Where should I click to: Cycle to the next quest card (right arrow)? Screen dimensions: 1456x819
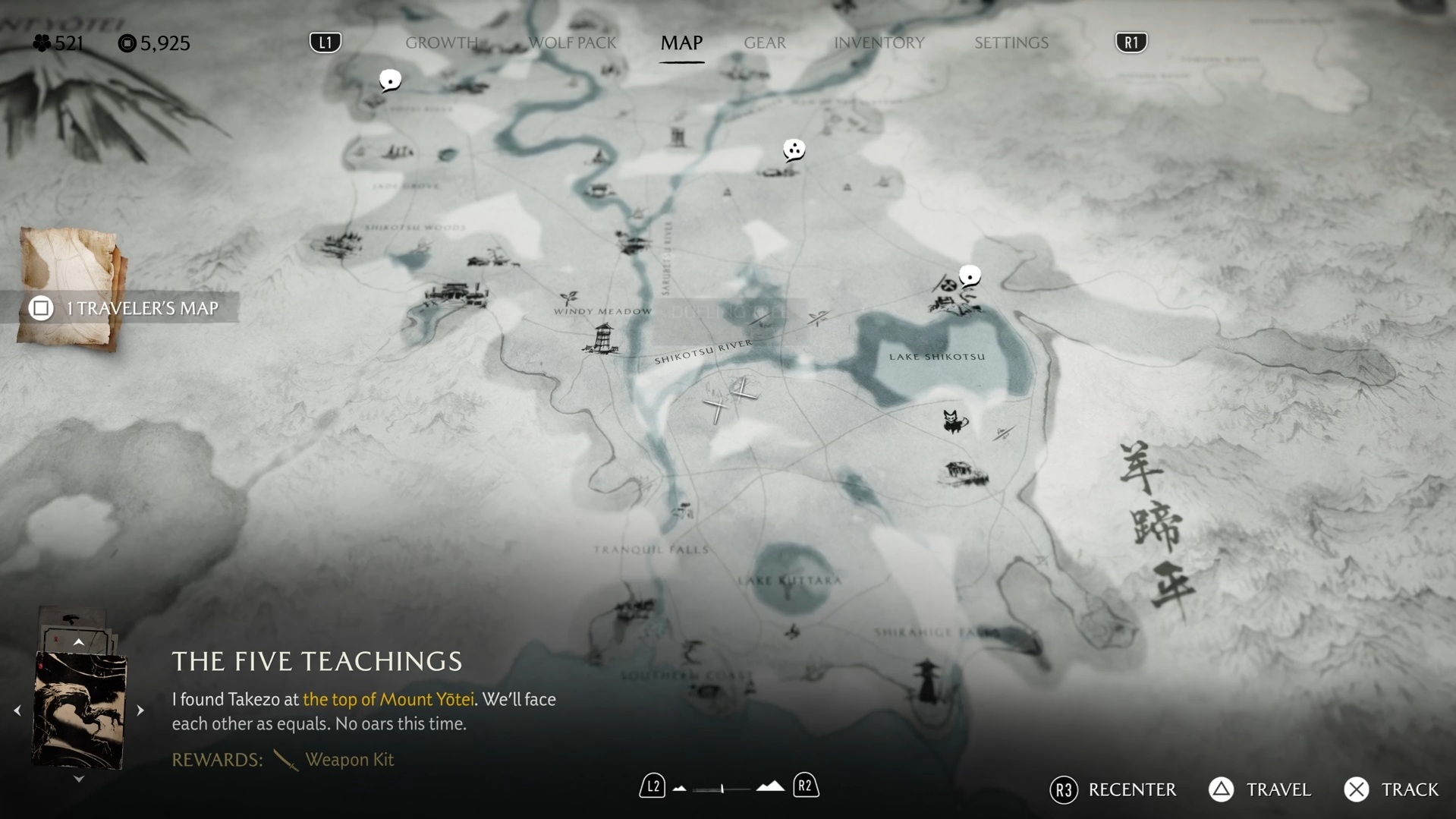pyautogui.click(x=140, y=711)
